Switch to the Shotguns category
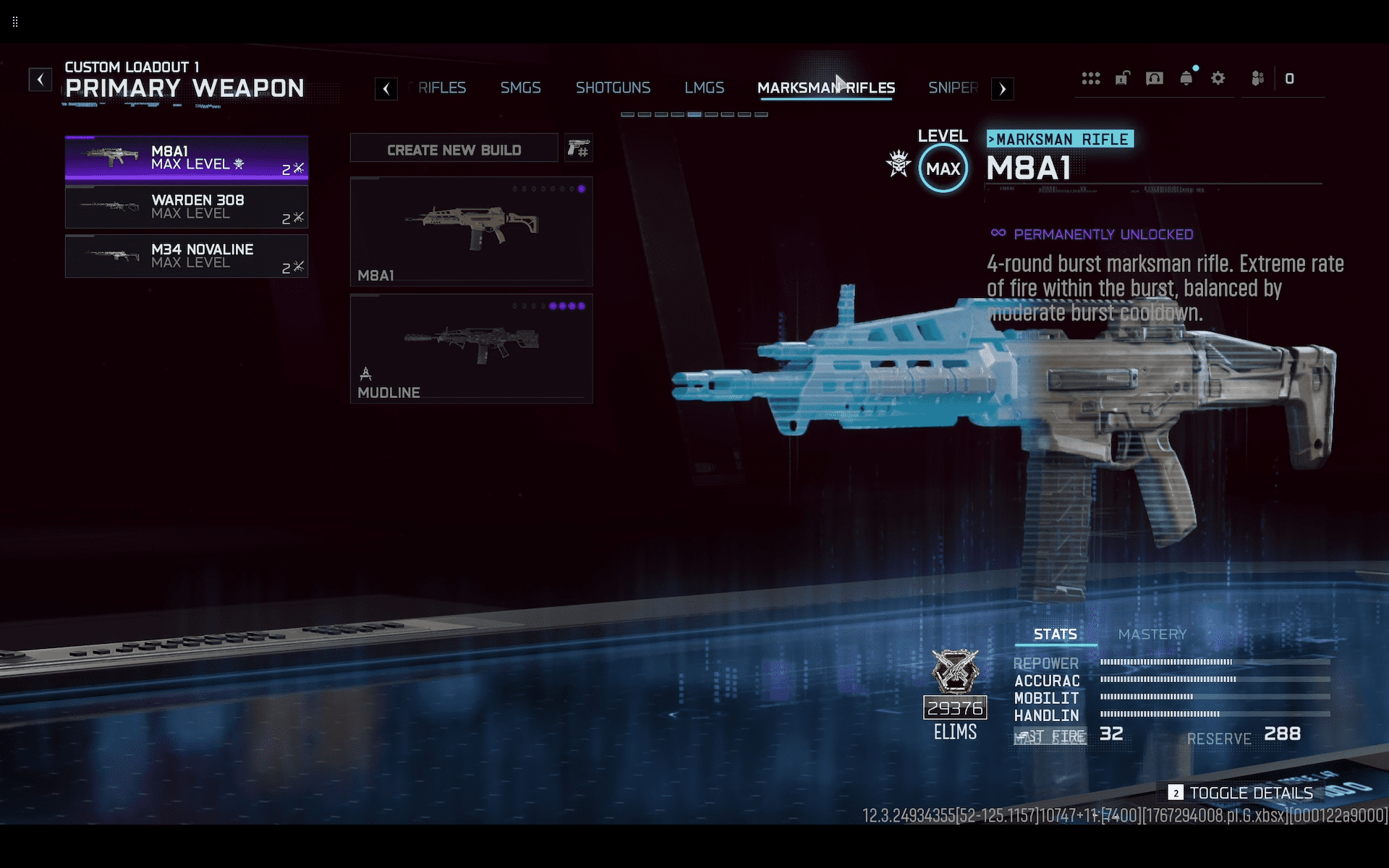 tap(613, 88)
